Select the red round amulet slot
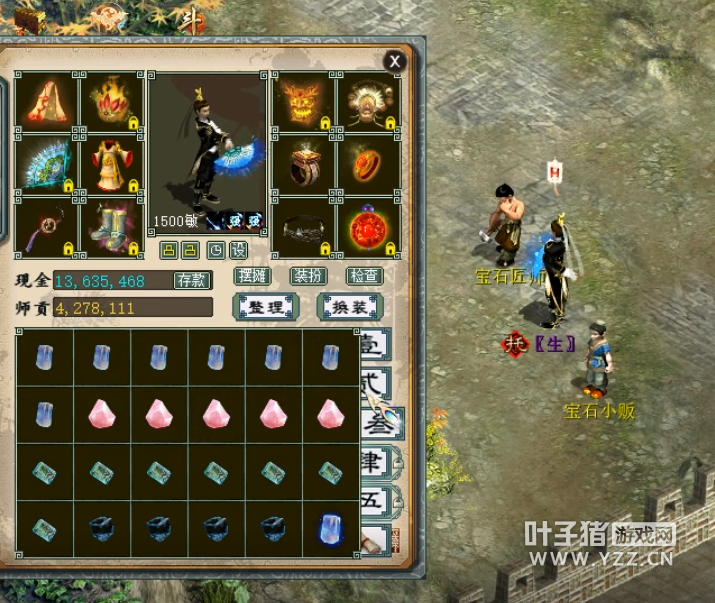Viewport: 715px width, 603px height. tap(368, 228)
